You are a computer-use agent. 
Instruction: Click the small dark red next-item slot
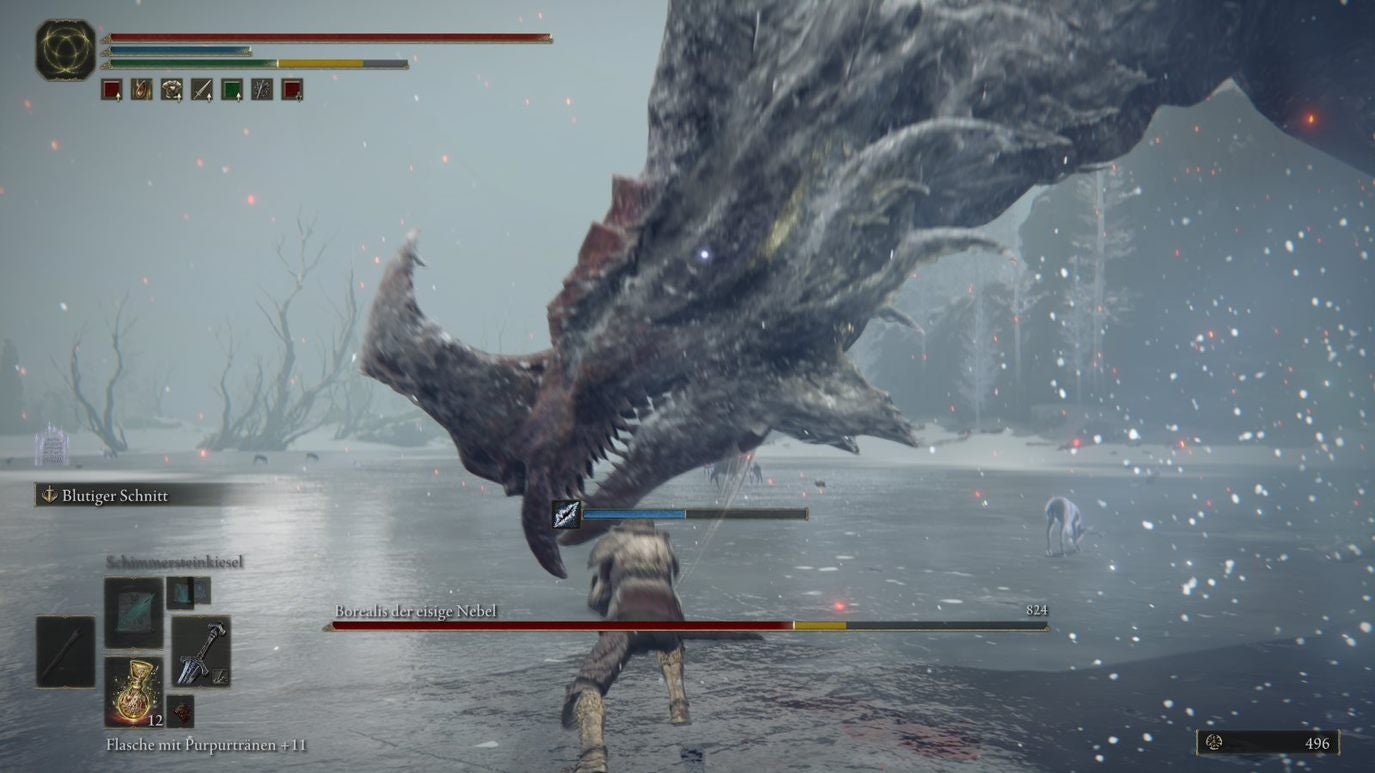tap(181, 711)
